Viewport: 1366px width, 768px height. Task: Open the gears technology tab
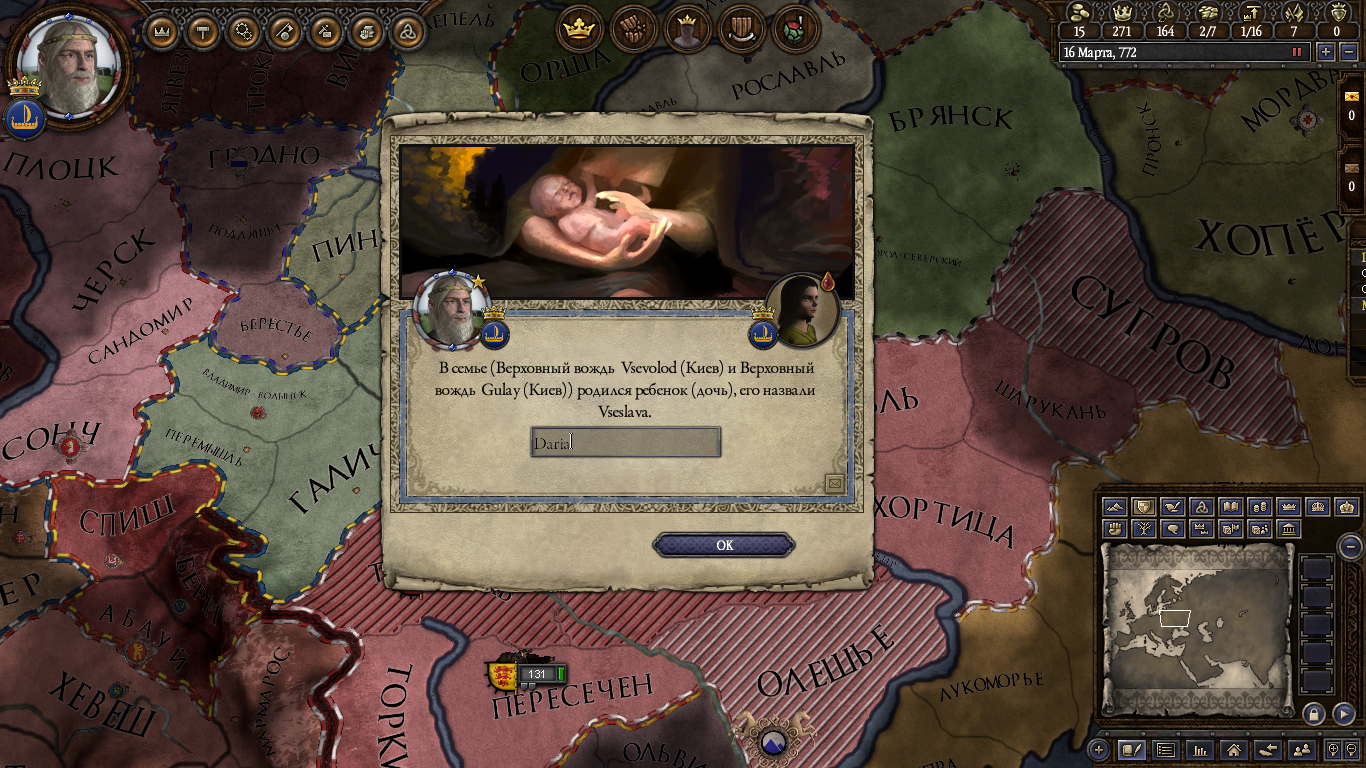point(244,31)
